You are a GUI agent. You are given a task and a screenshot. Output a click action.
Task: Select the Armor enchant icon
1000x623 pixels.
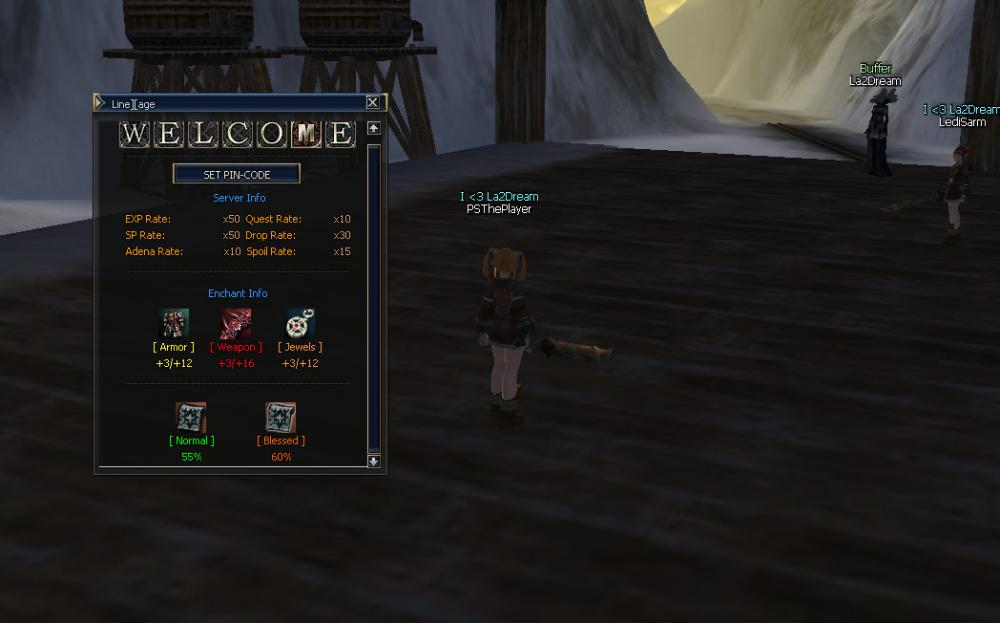[174, 324]
